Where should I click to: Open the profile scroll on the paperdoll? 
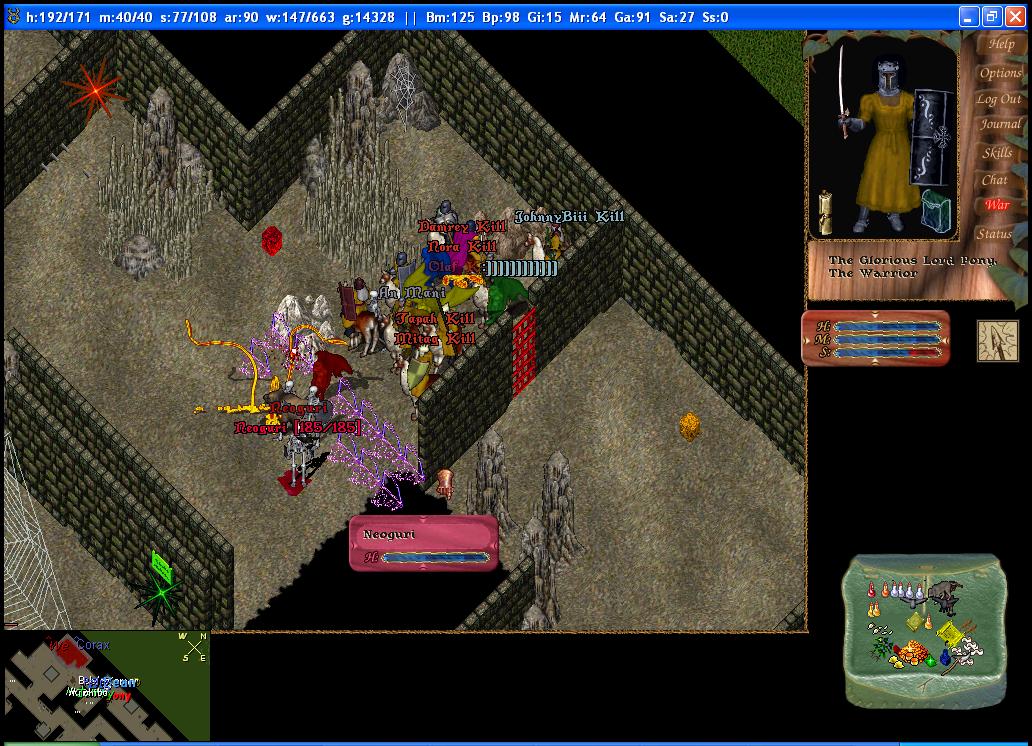826,211
